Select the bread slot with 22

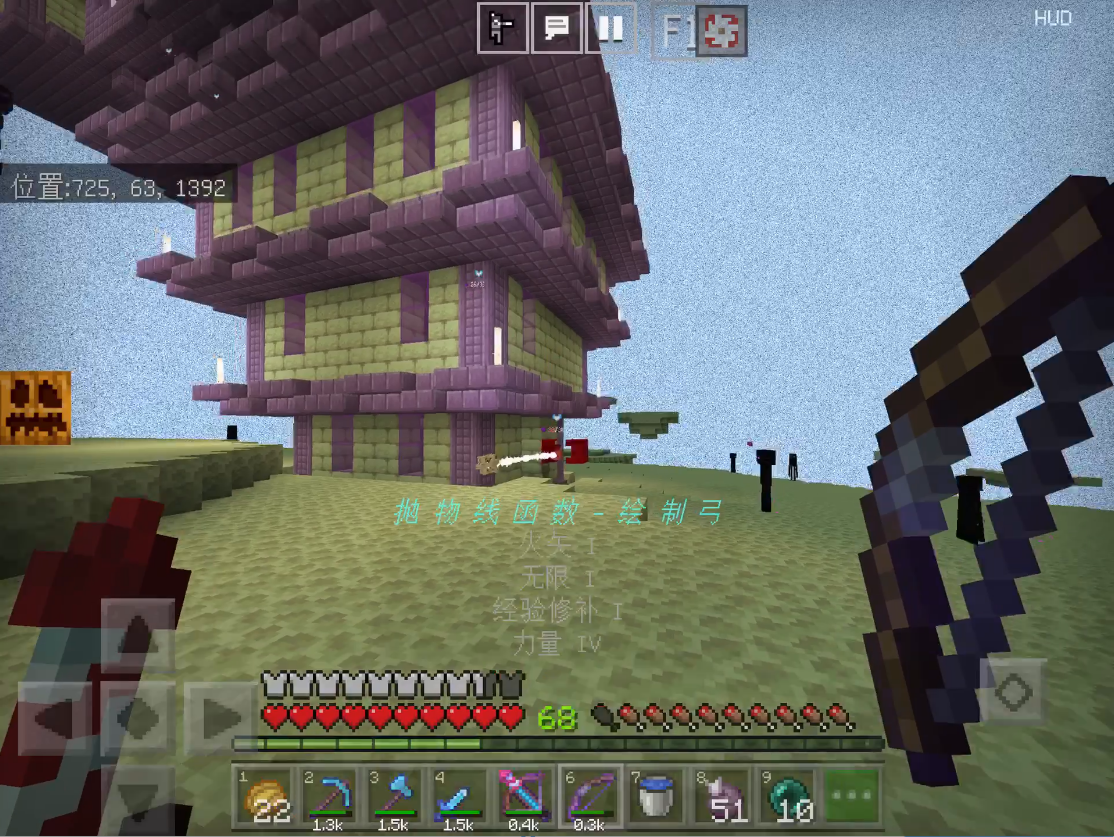pyautogui.click(x=265, y=797)
